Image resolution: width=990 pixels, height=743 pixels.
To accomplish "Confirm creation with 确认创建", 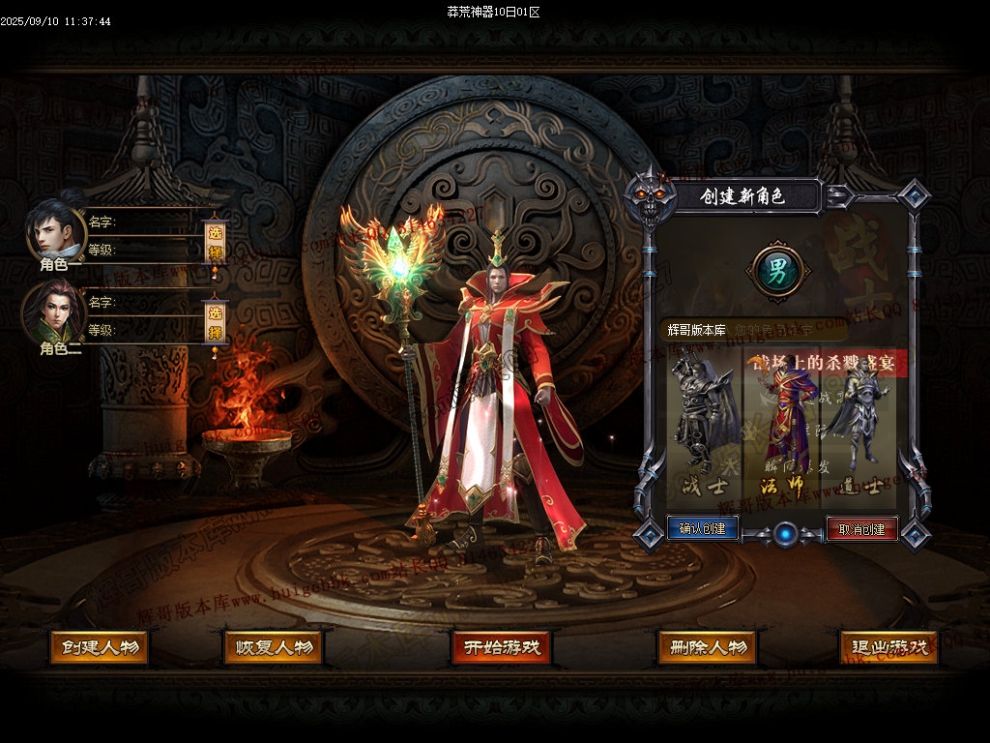I will coord(702,528).
